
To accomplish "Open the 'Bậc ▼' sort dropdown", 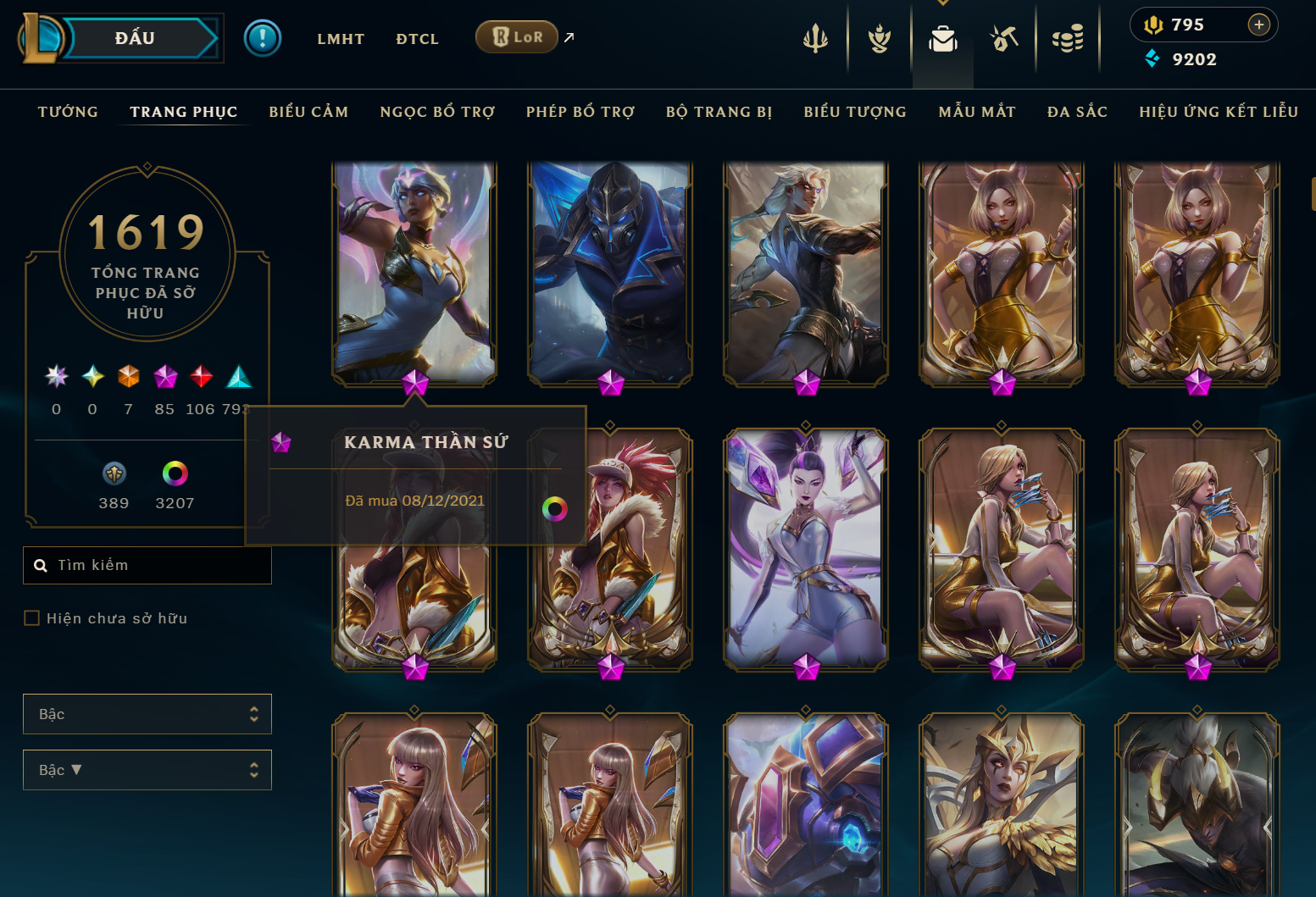I will click(x=147, y=770).
